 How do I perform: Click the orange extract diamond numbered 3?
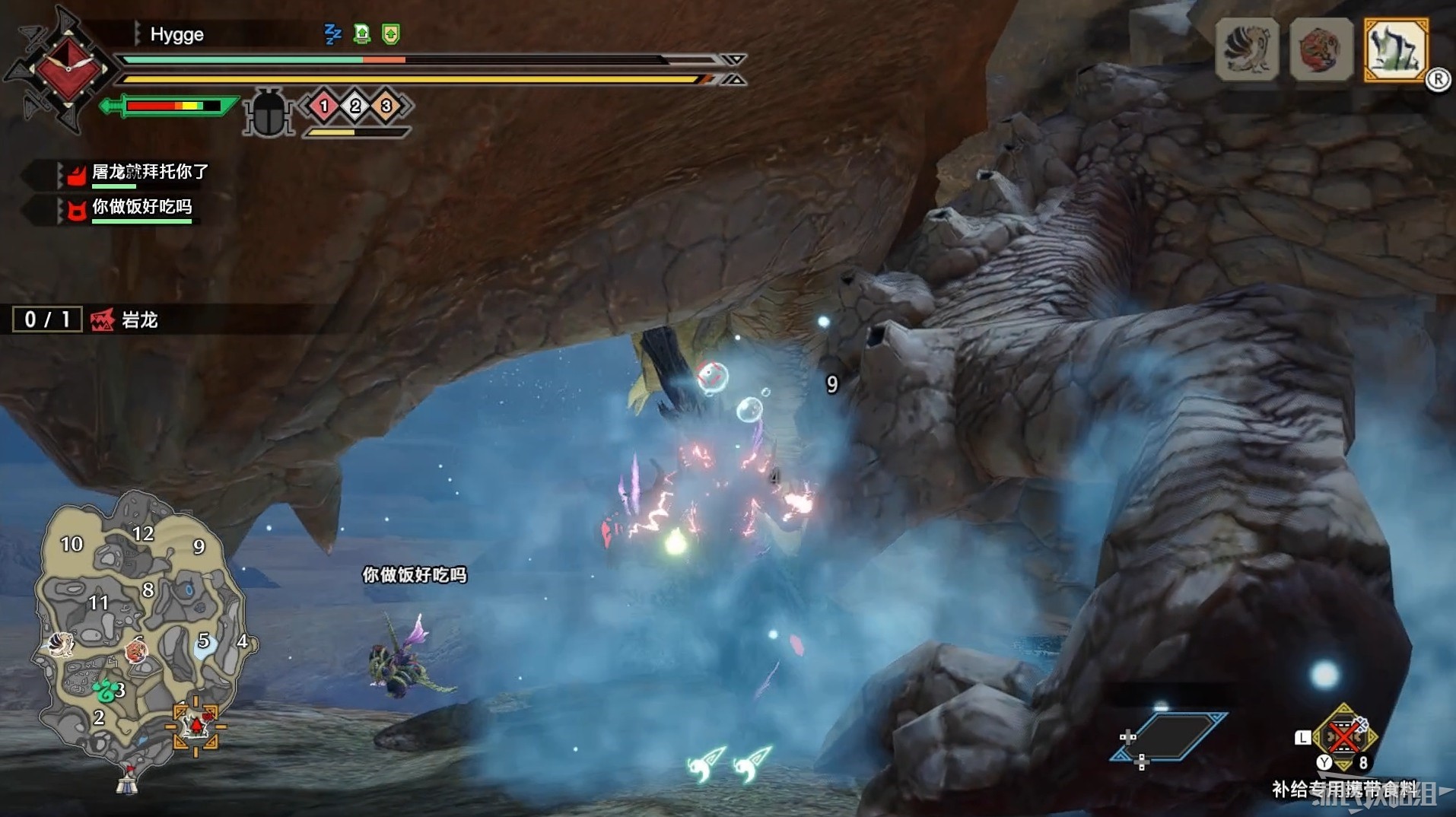386,106
